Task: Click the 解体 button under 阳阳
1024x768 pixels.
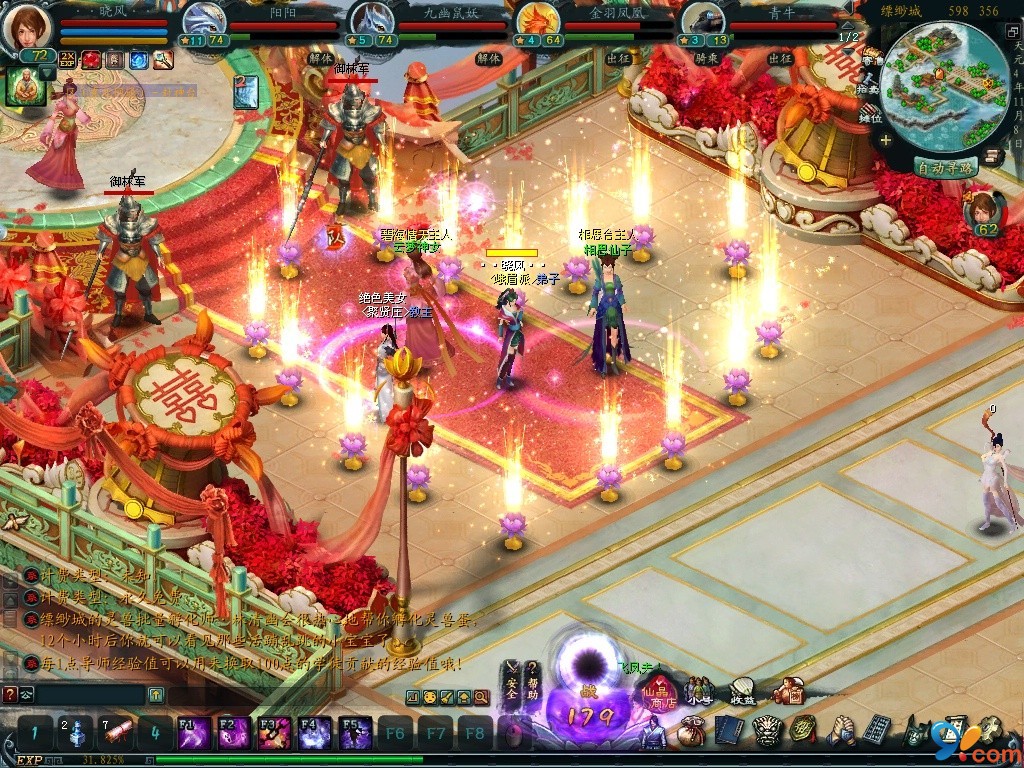Action: [x=321, y=59]
